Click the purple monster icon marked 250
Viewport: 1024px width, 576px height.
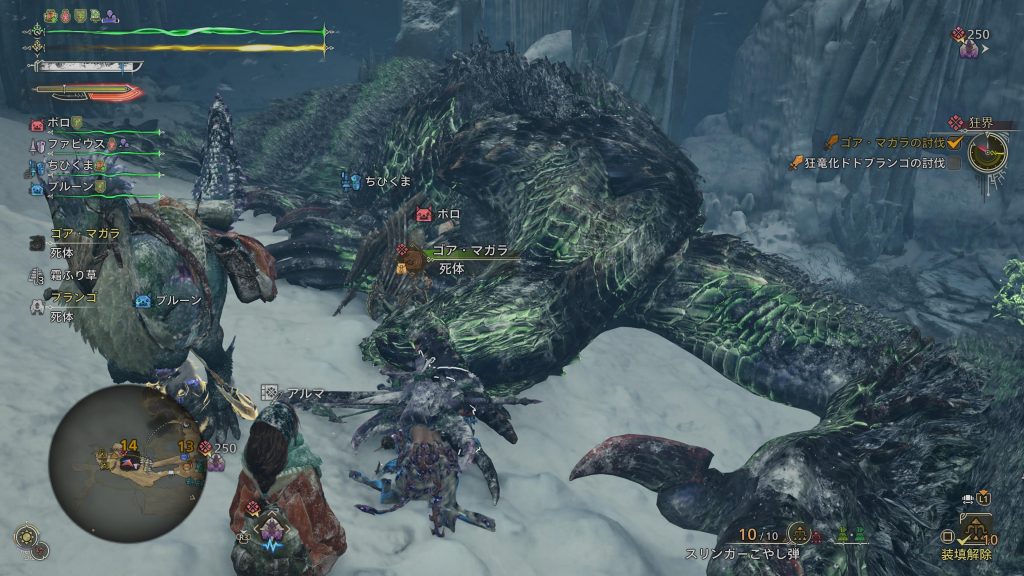tap(967, 47)
